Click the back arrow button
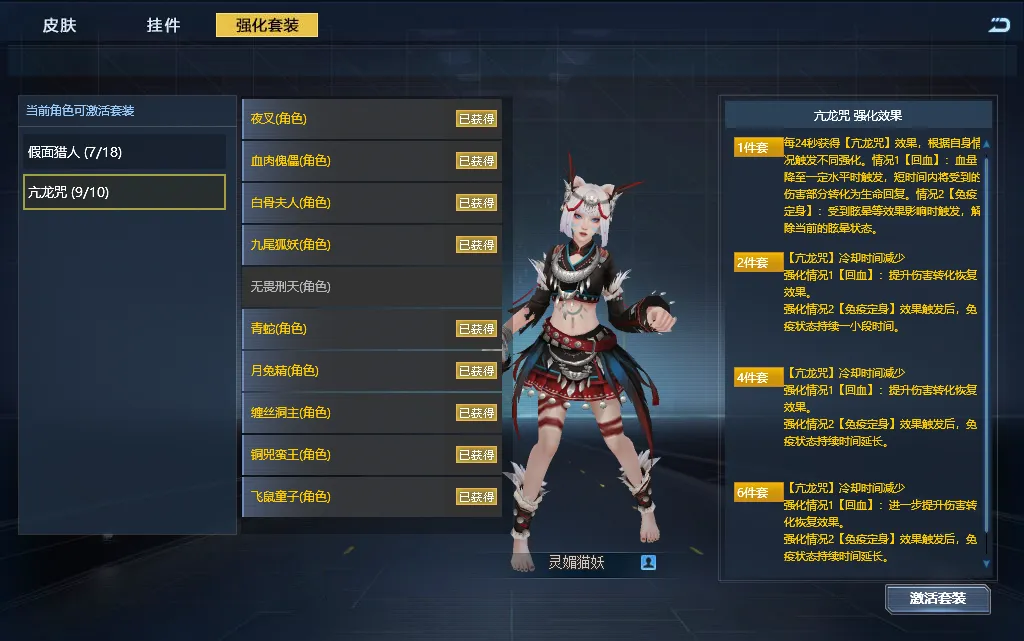The height and width of the screenshot is (641, 1024). [998, 25]
